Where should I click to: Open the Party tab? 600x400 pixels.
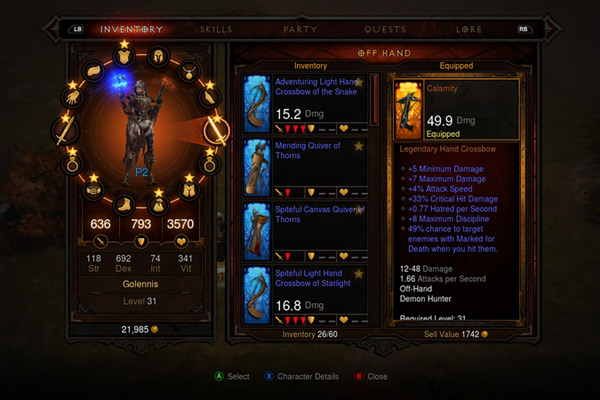pos(300,29)
